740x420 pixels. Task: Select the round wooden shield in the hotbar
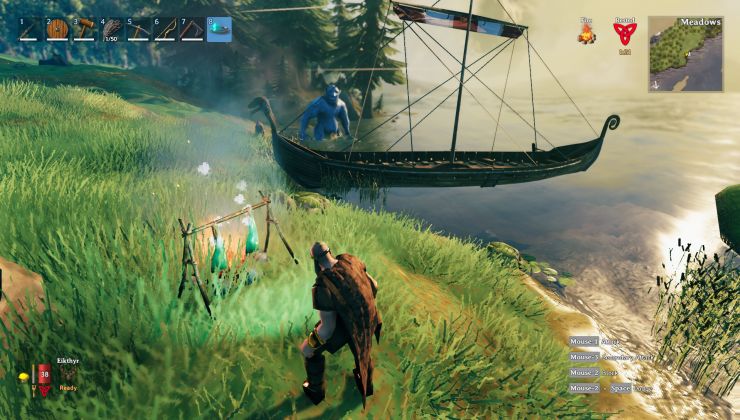[58, 29]
